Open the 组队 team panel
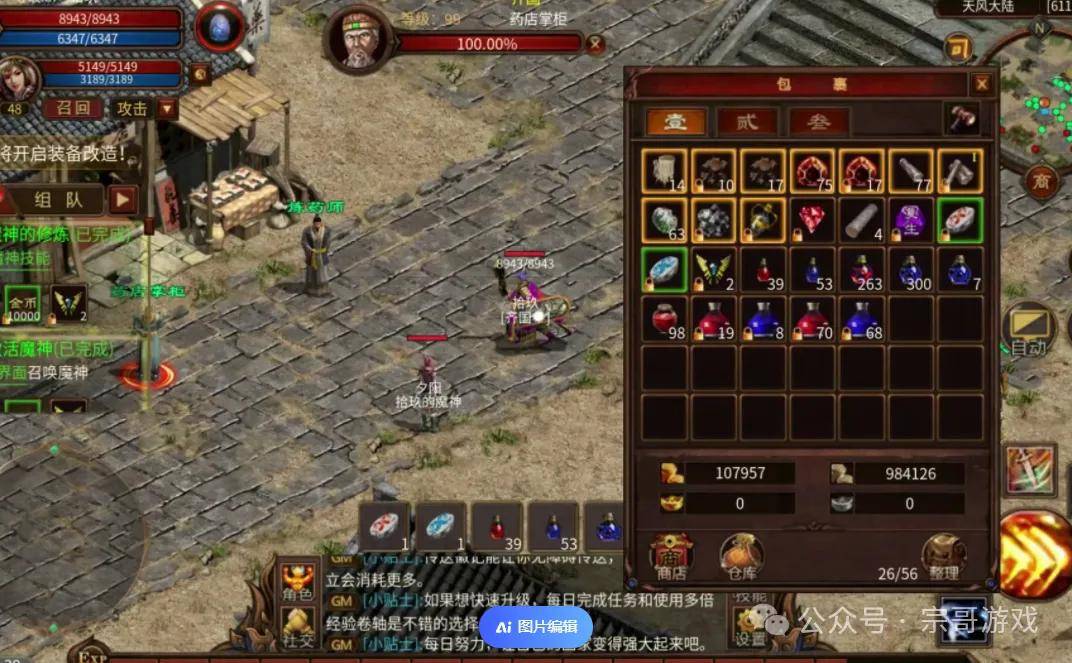The image size is (1072, 663). 59,199
